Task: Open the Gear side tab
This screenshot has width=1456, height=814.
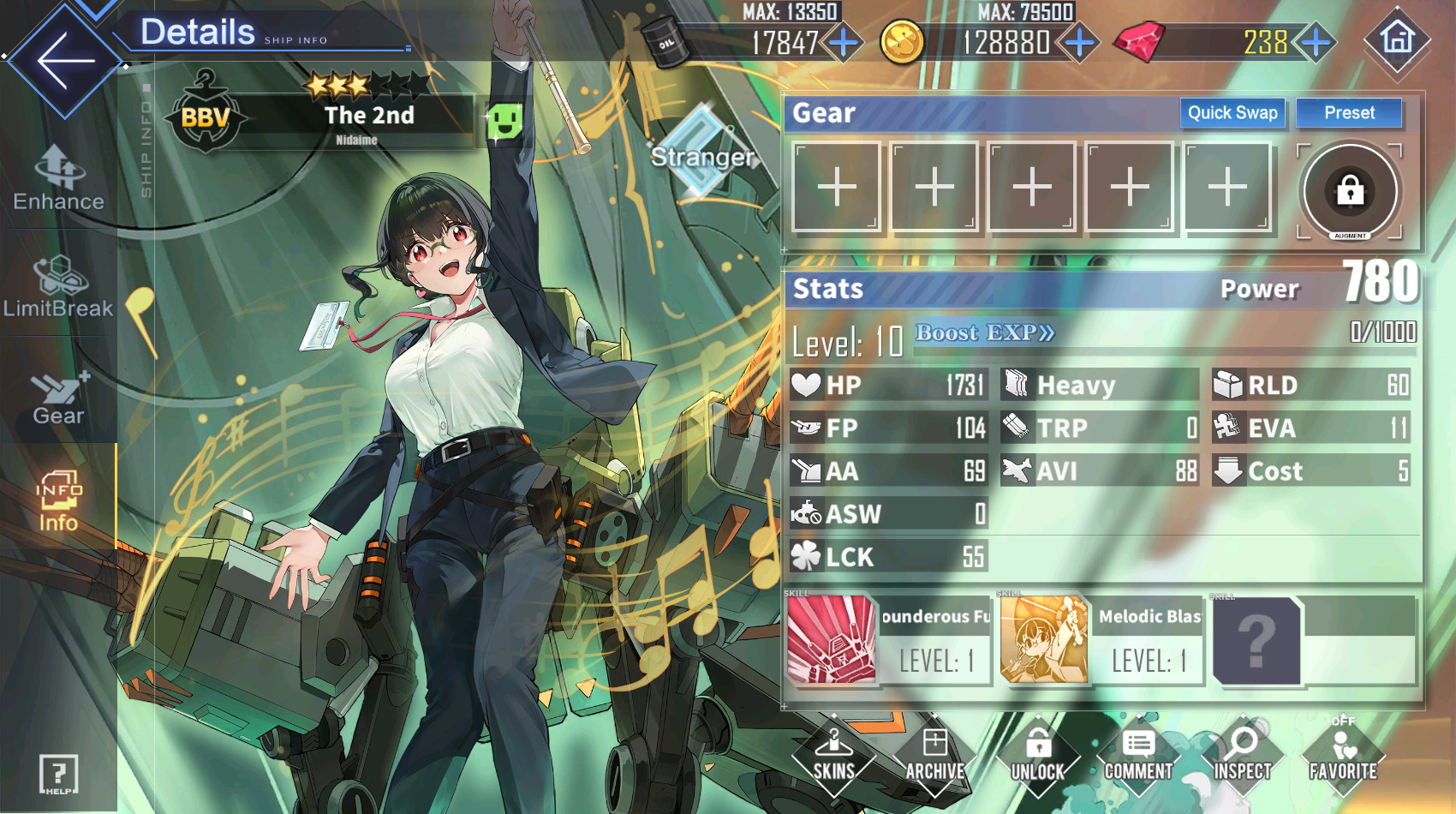Action: coord(58,396)
